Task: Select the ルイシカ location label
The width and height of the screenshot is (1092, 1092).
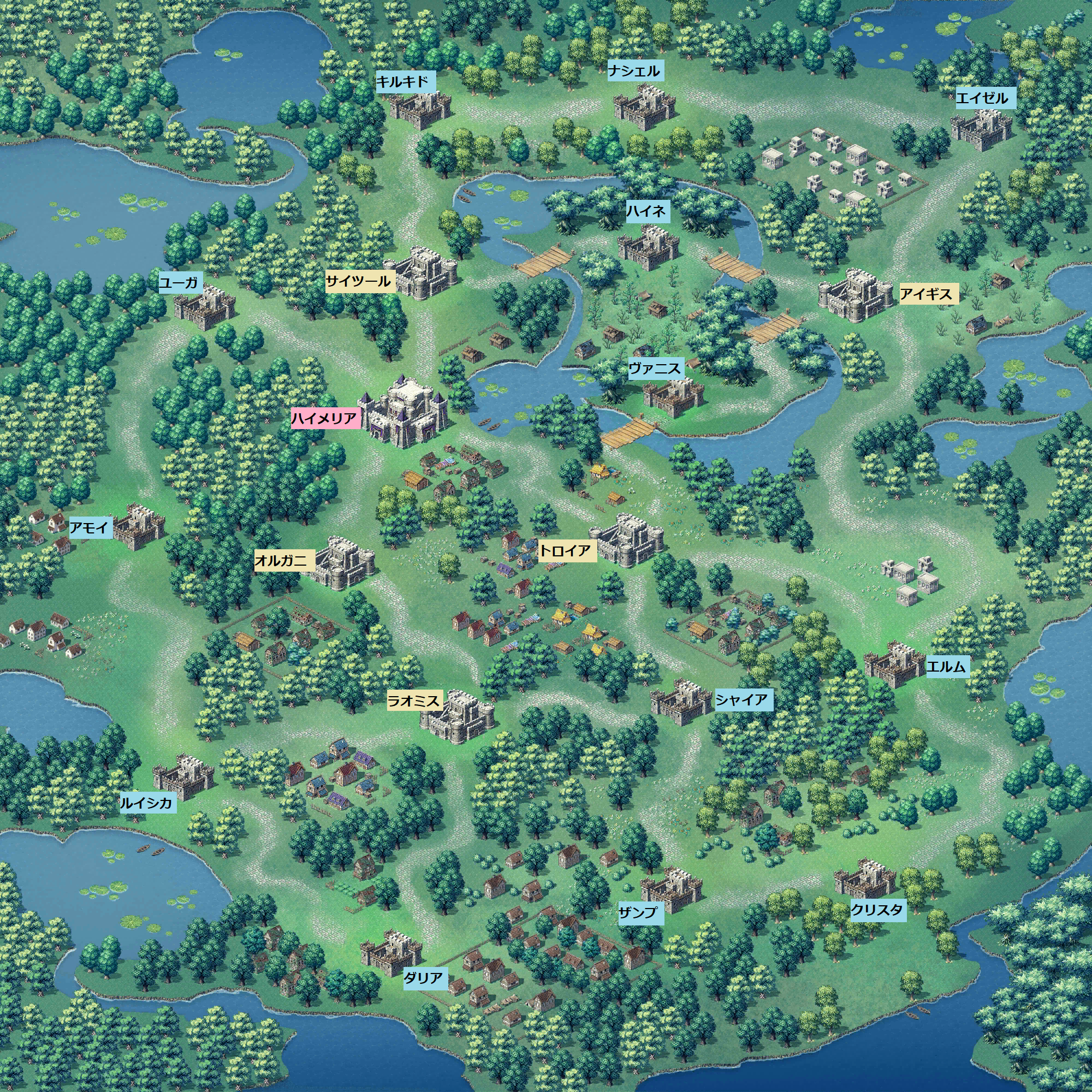Action: point(147,803)
